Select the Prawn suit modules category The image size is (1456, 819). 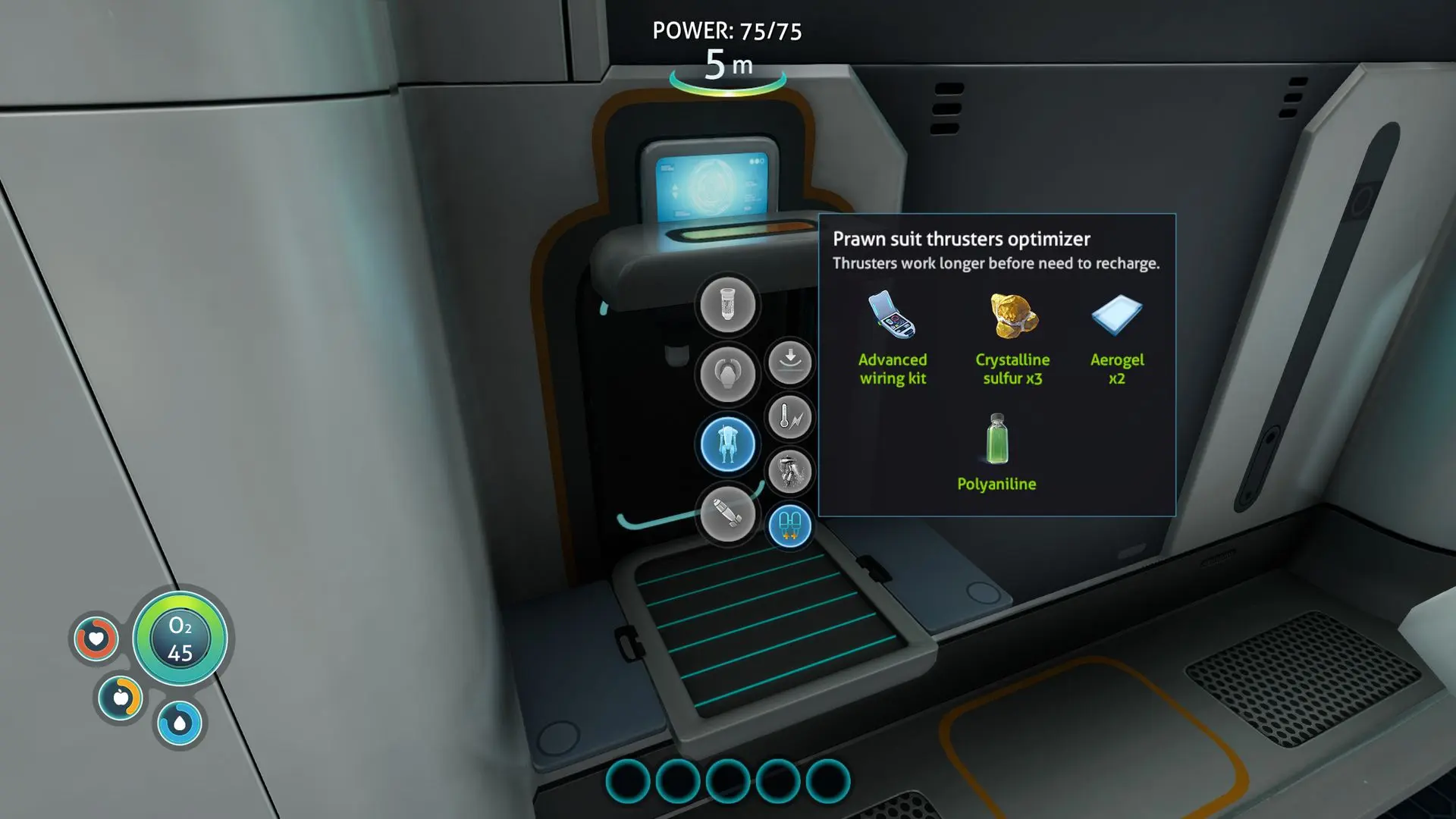point(727,444)
